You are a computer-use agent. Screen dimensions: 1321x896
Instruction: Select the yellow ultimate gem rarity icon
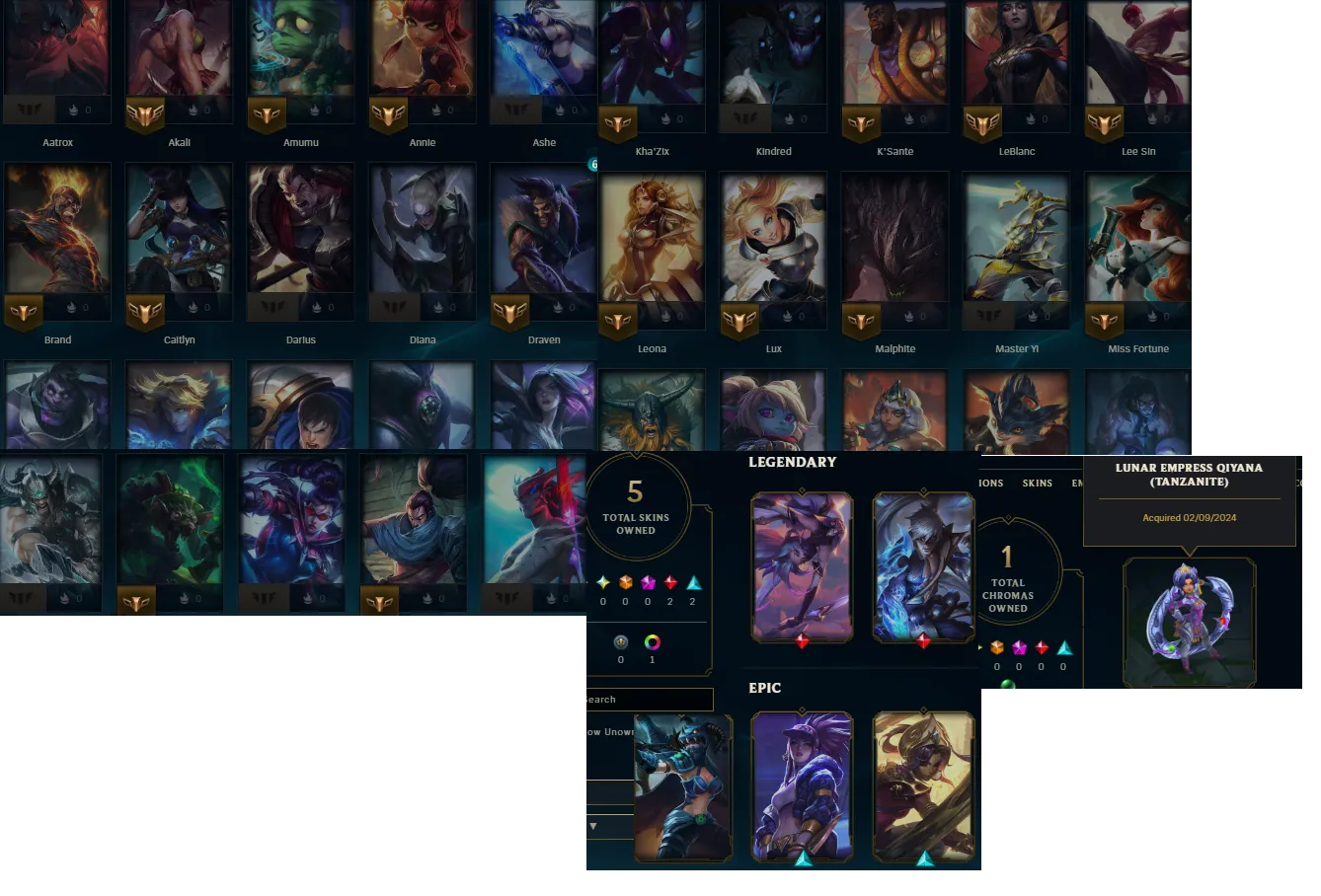click(x=603, y=582)
